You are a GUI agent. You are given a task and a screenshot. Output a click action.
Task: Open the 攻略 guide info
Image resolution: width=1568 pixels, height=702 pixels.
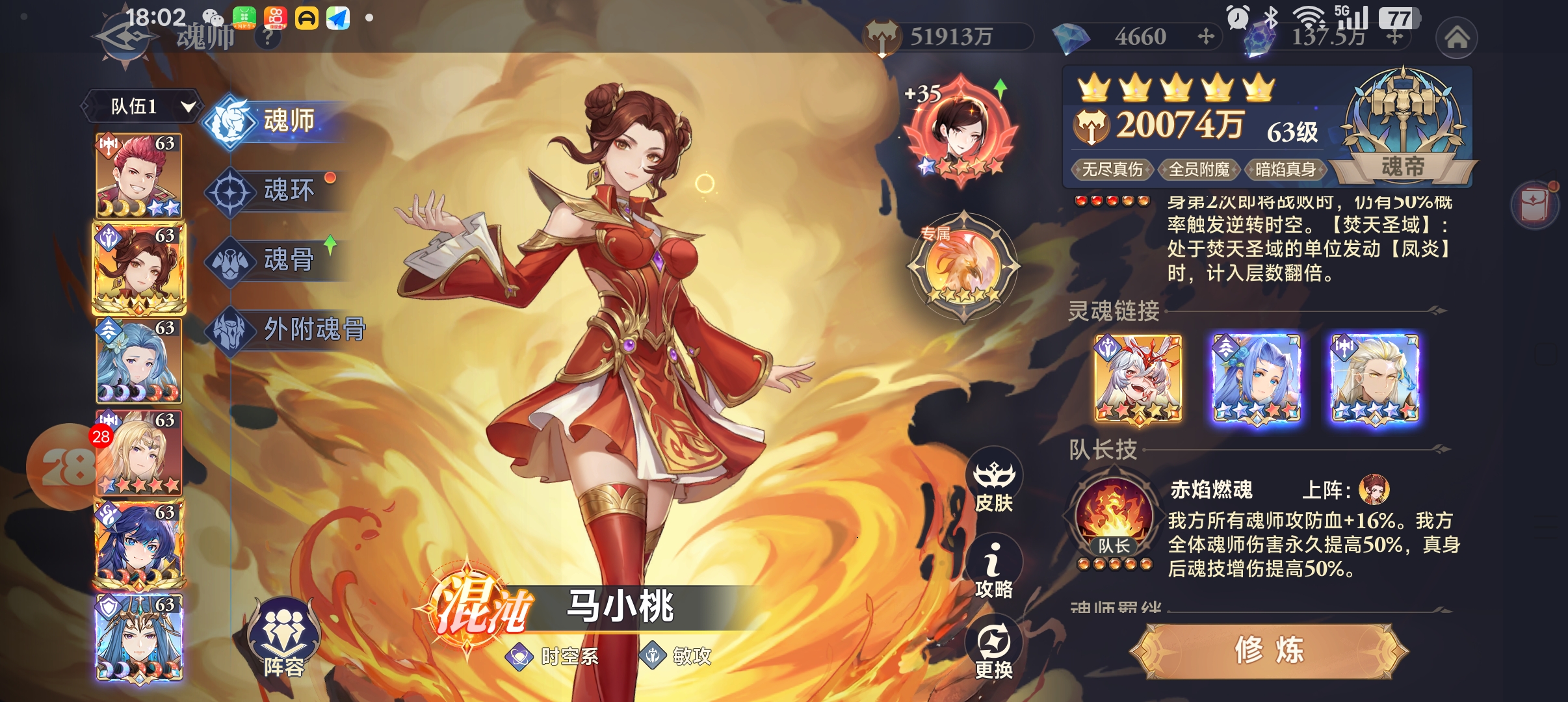pos(994,567)
